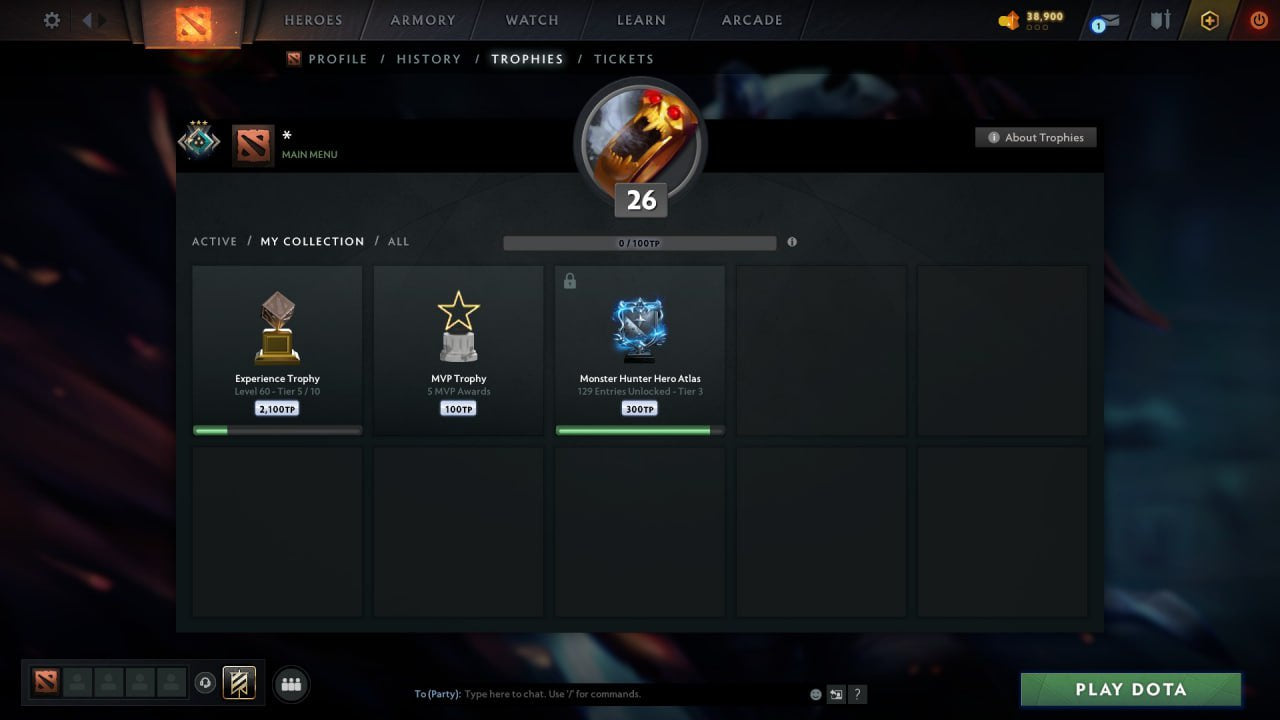
Task: Open the help question mark icon
Action: coord(857,693)
